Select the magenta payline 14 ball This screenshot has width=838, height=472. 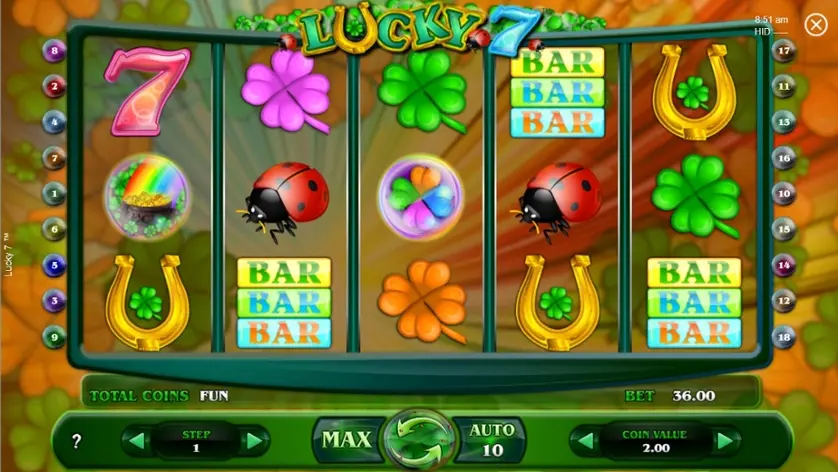tap(785, 265)
